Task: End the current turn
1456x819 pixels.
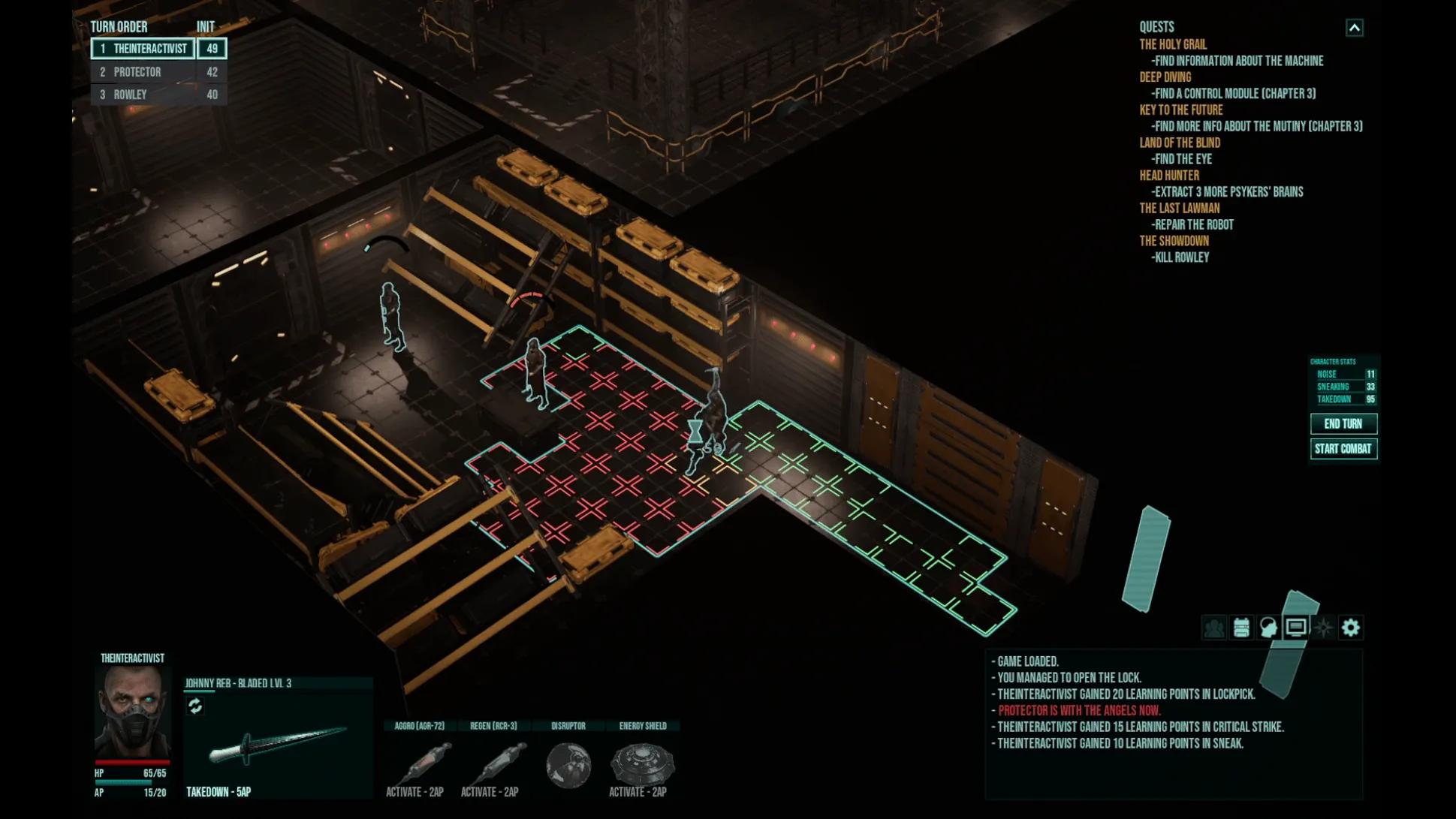Action: [1343, 424]
